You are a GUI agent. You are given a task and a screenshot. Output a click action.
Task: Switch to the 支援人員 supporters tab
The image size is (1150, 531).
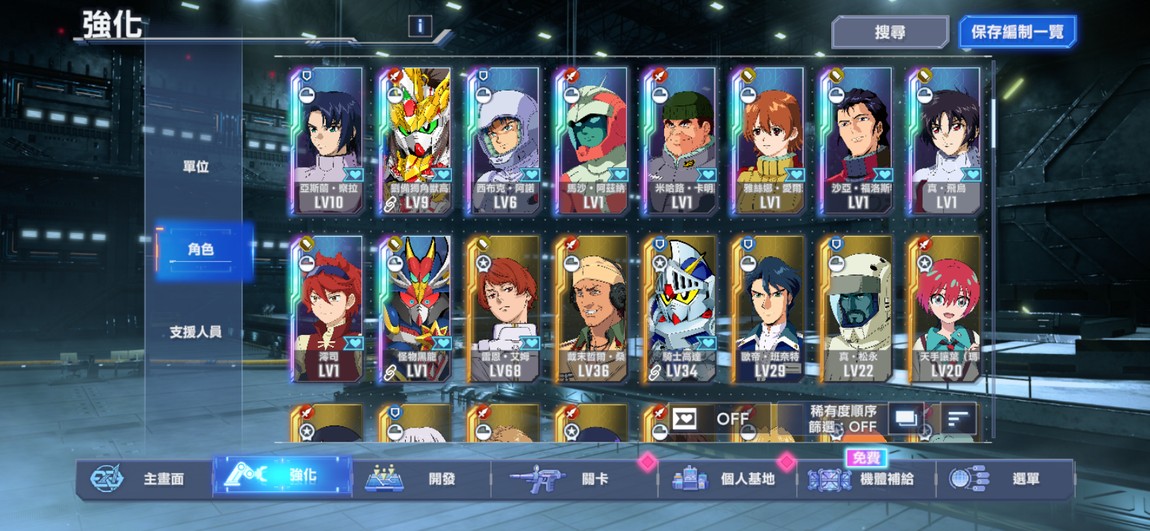point(195,332)
